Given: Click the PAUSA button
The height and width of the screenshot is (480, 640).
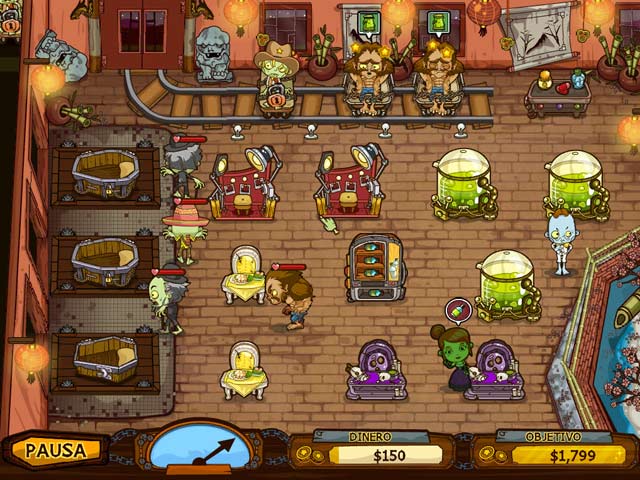Looking at the screenshot, I should click(x=56, y=450).
